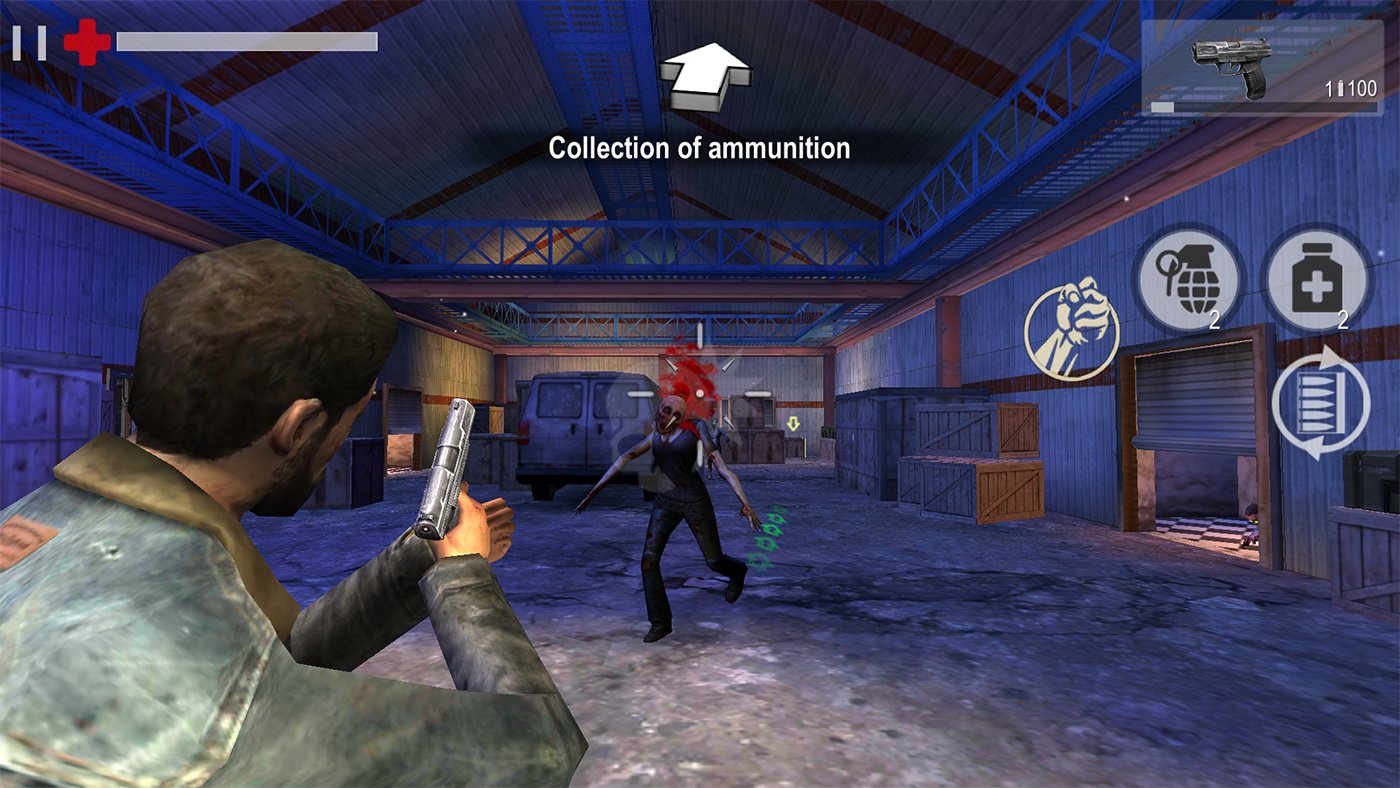Screen dimensions: 1400x788
Task: Tap the red health cross icon
Action: (x=85, y=40)
